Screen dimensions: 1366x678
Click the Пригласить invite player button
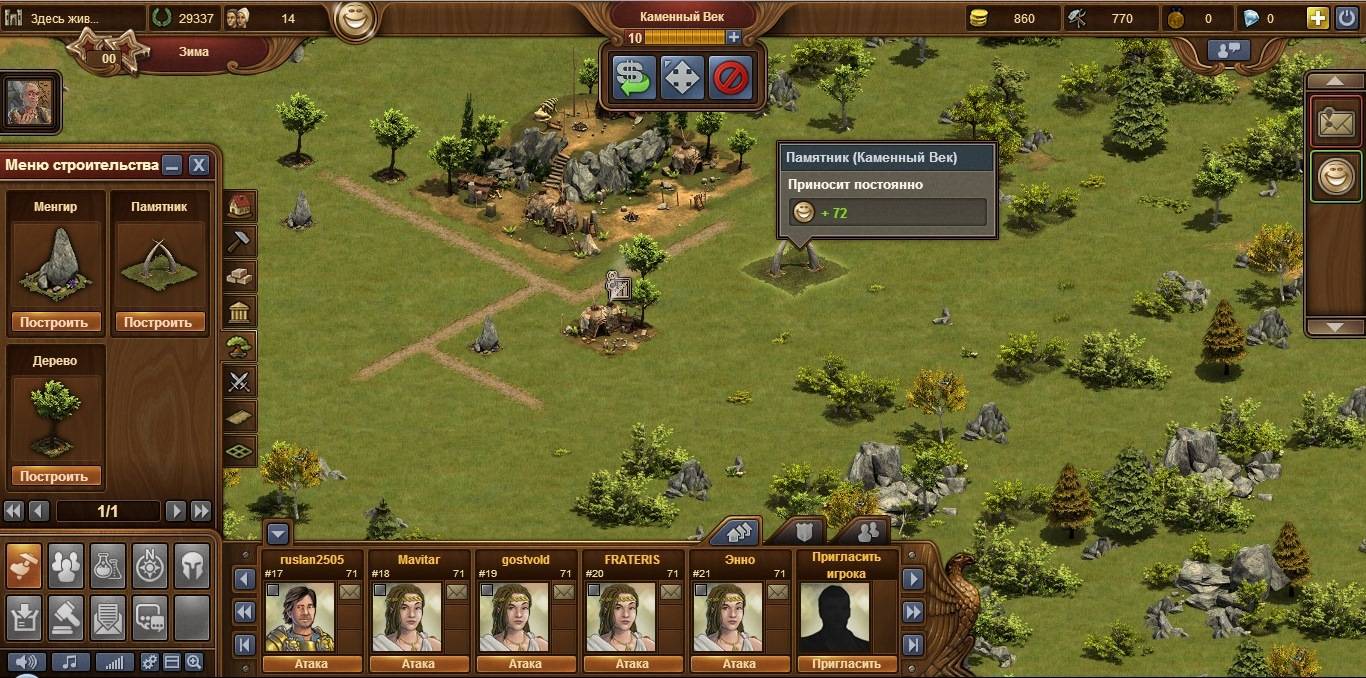point(846,663)
